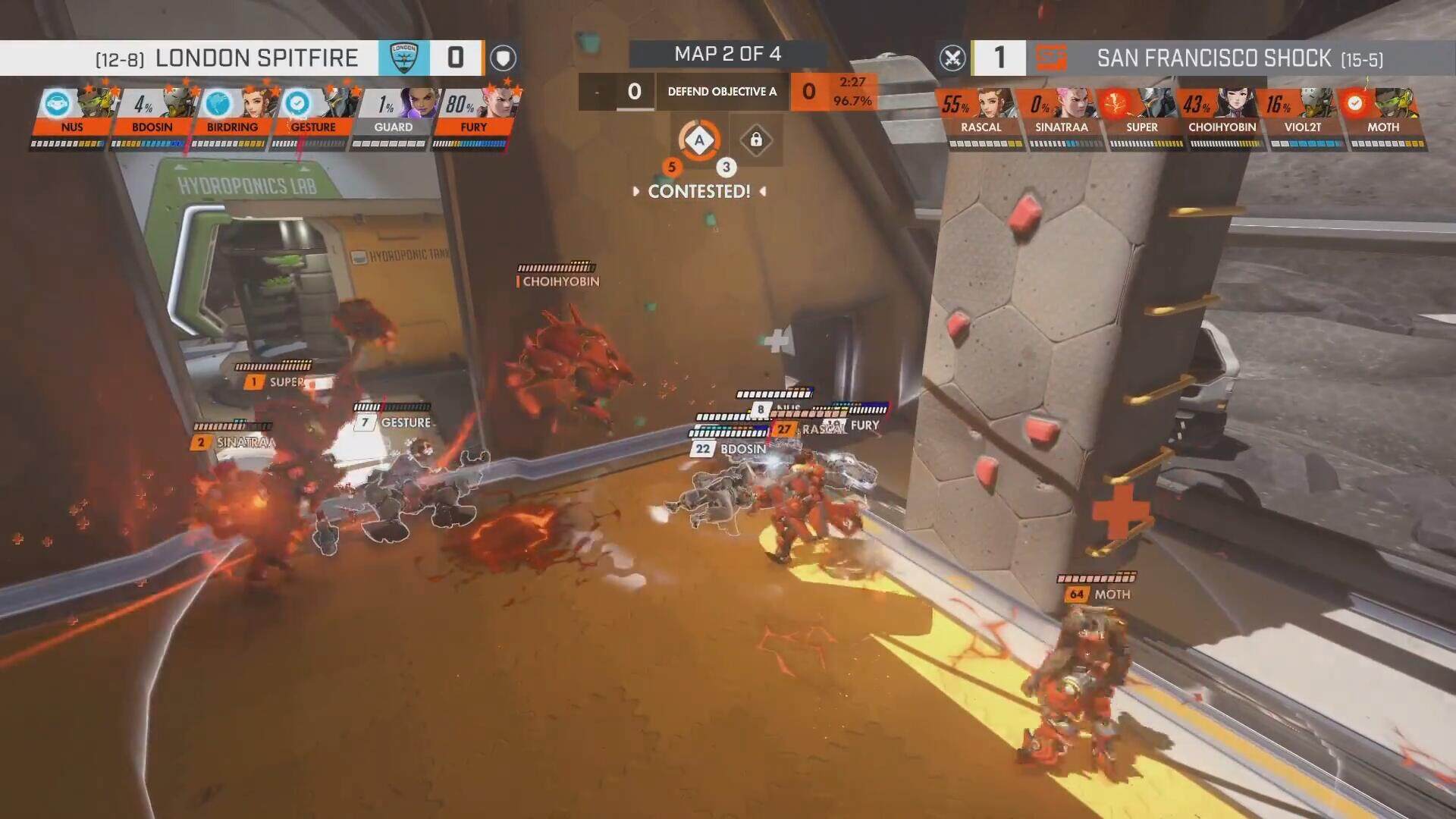The height and width of the screenshot is (819, 1456).
Task: Click the Objective A capture icon
Action: (x=699, y=140)
